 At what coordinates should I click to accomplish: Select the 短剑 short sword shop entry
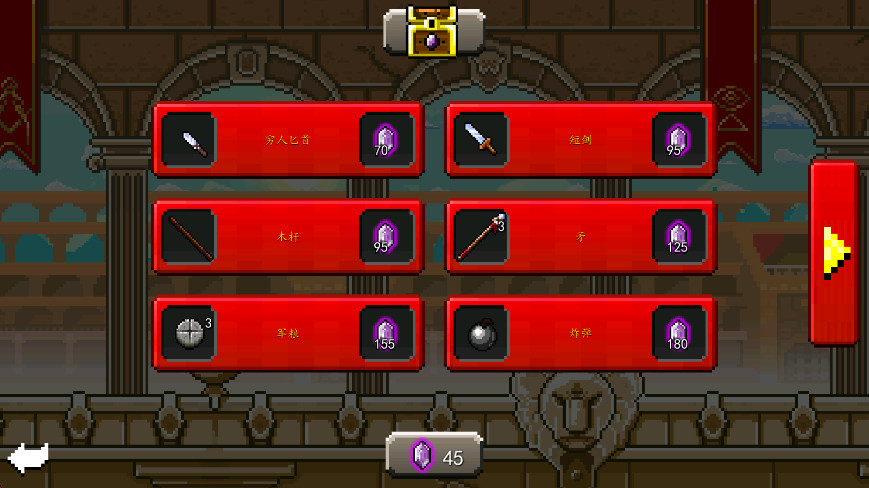click(581, 140)
